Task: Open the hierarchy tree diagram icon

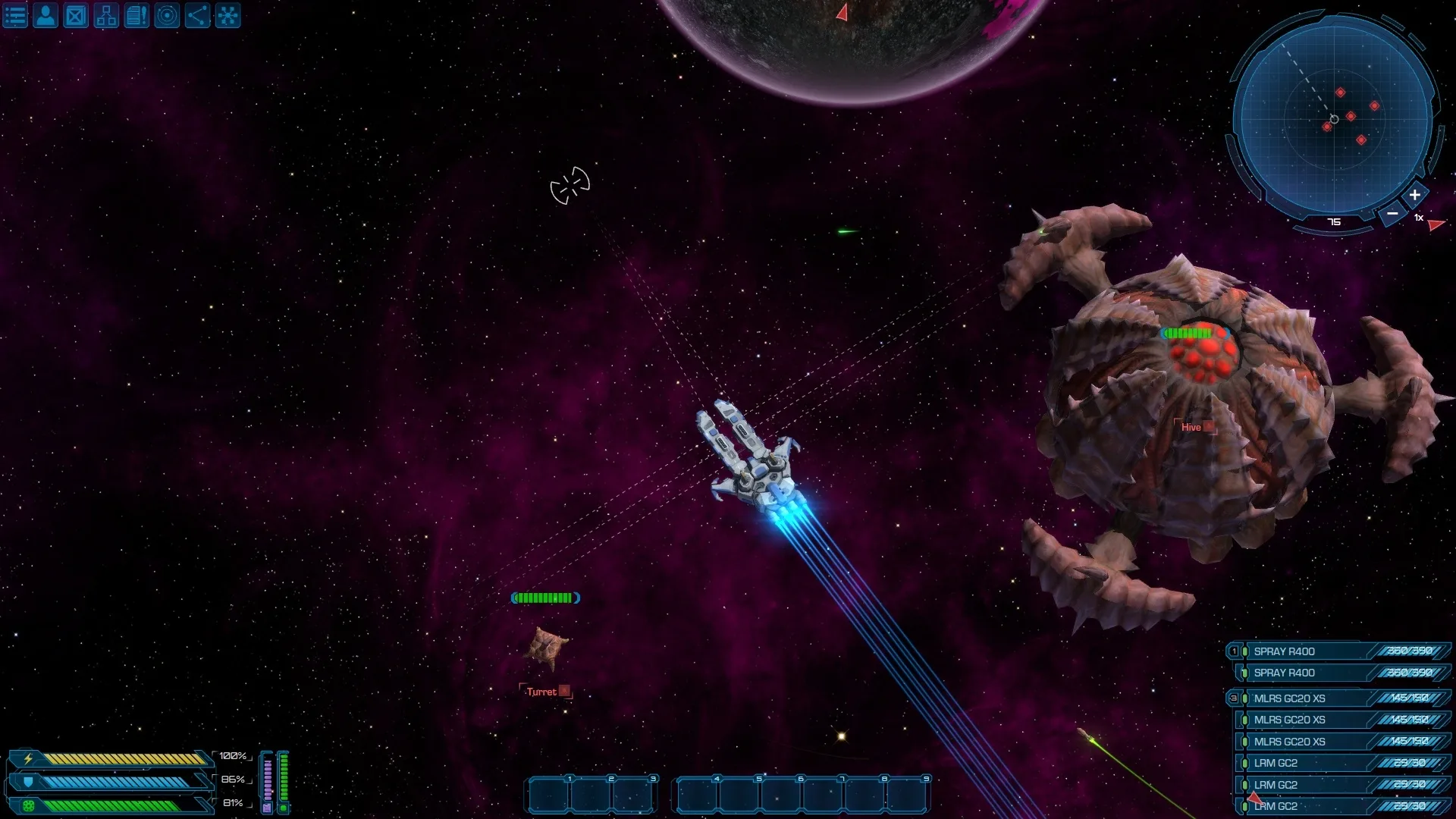Action: pos(106,15)
